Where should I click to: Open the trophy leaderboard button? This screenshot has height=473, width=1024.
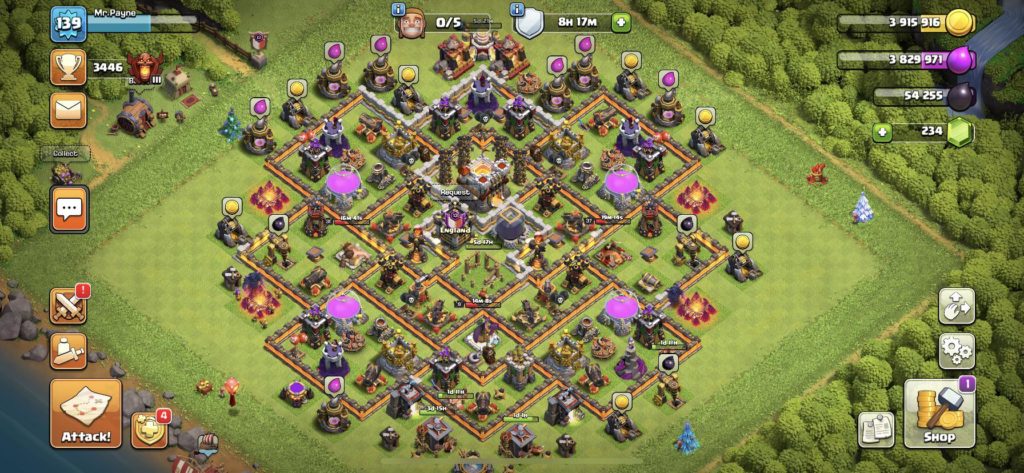68,67
